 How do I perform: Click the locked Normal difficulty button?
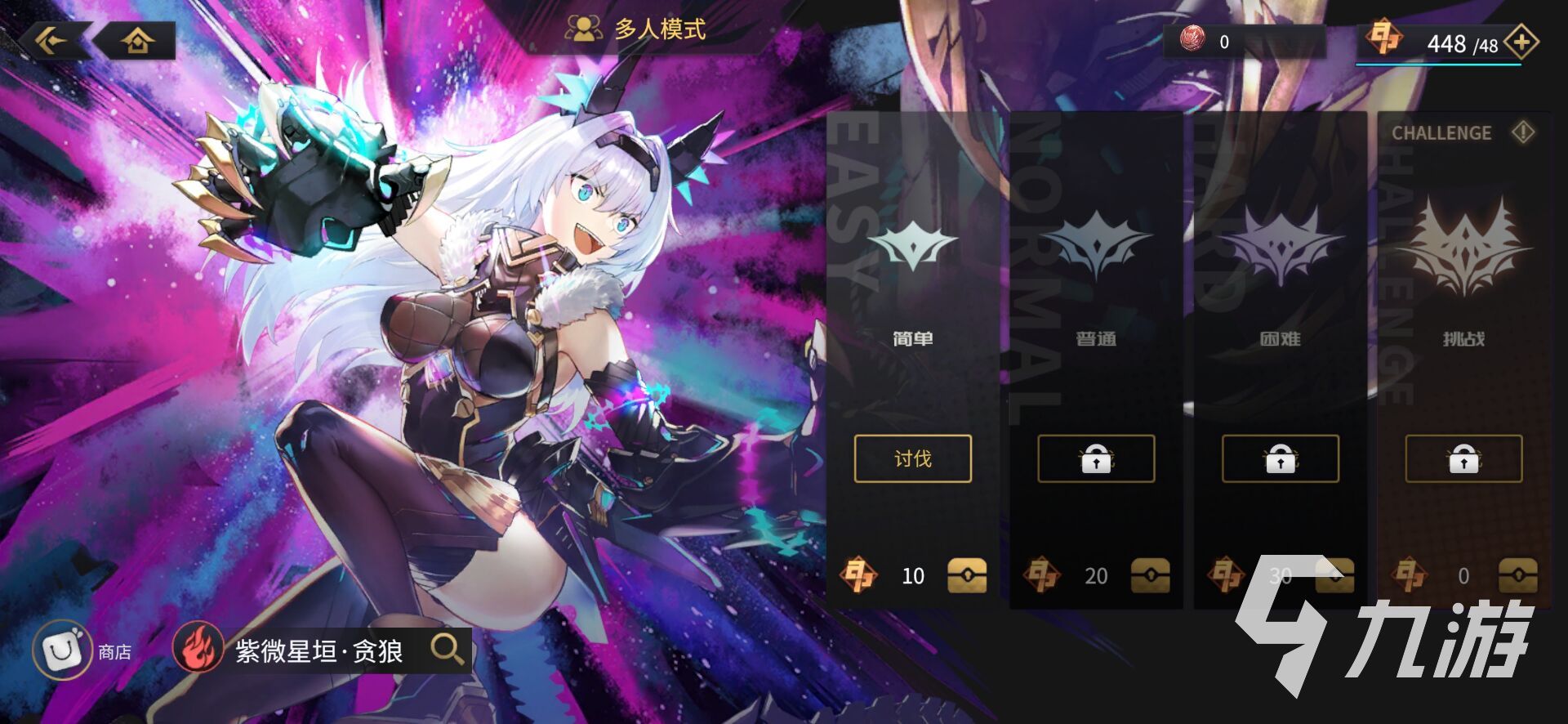pyautogui.click(x=1096, y=459)
